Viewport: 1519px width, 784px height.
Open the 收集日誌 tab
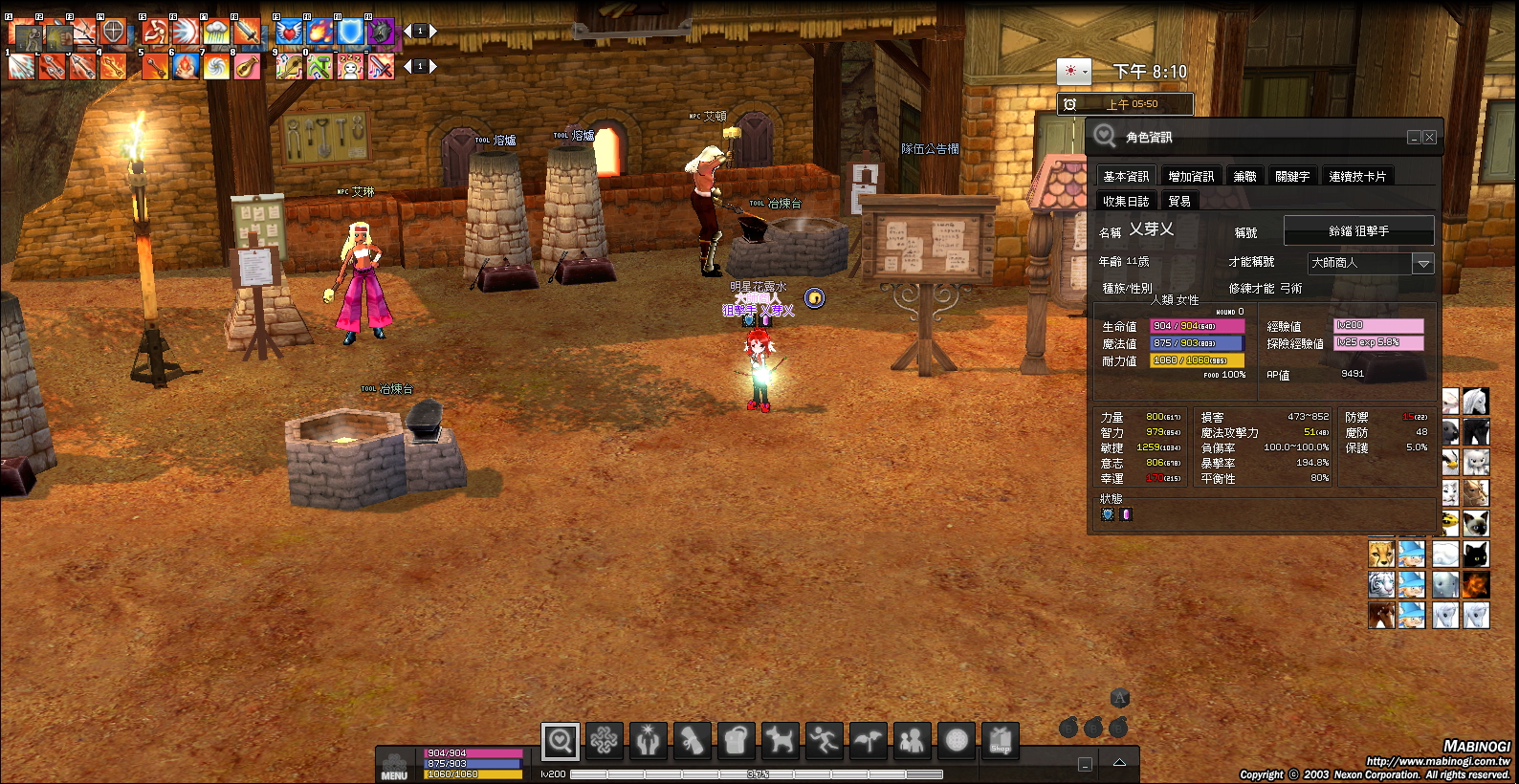[x=1126, y=201]
